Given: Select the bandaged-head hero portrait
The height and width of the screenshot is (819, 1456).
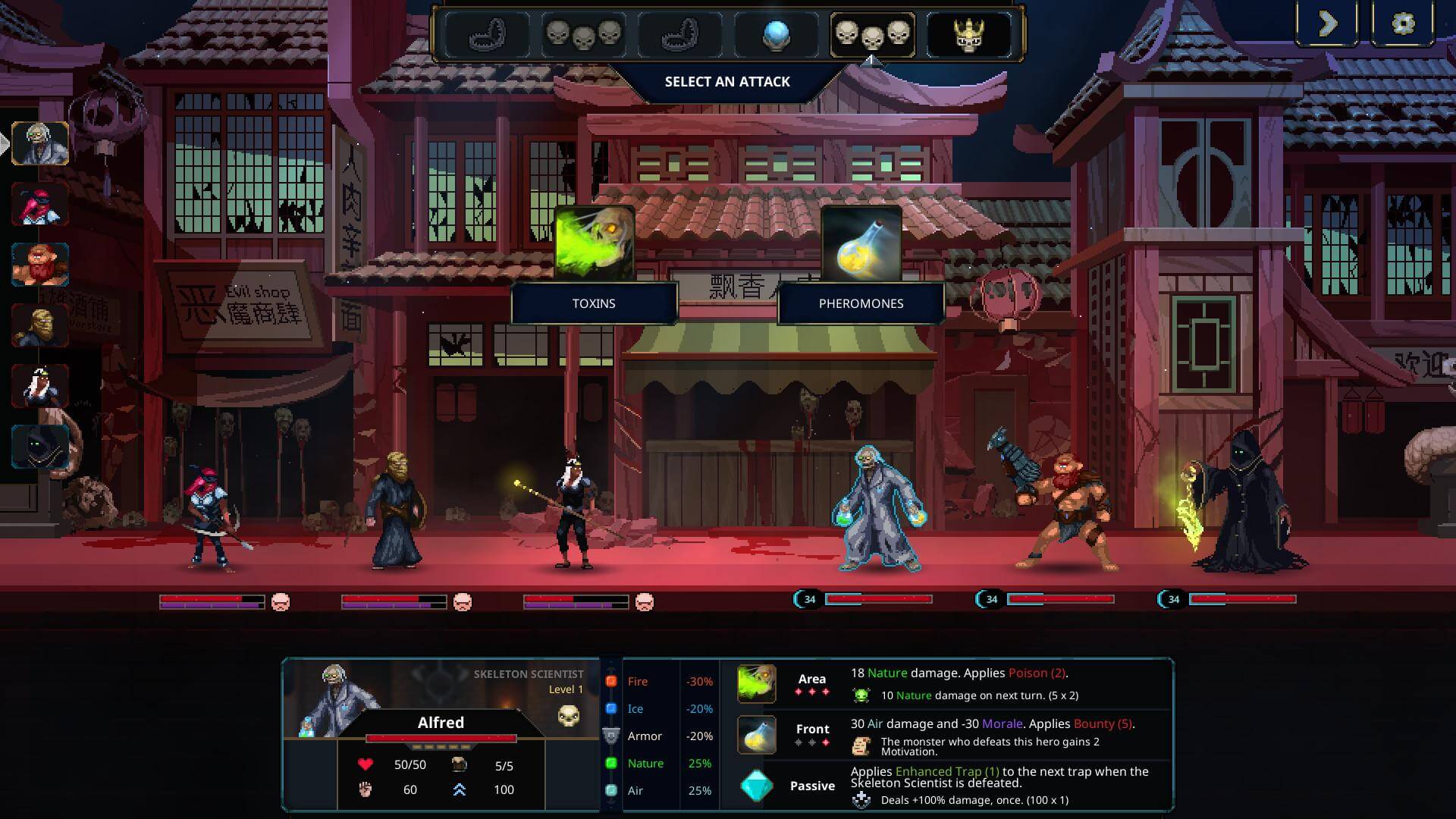Looking at the screenshot, I should click(40, 325).
